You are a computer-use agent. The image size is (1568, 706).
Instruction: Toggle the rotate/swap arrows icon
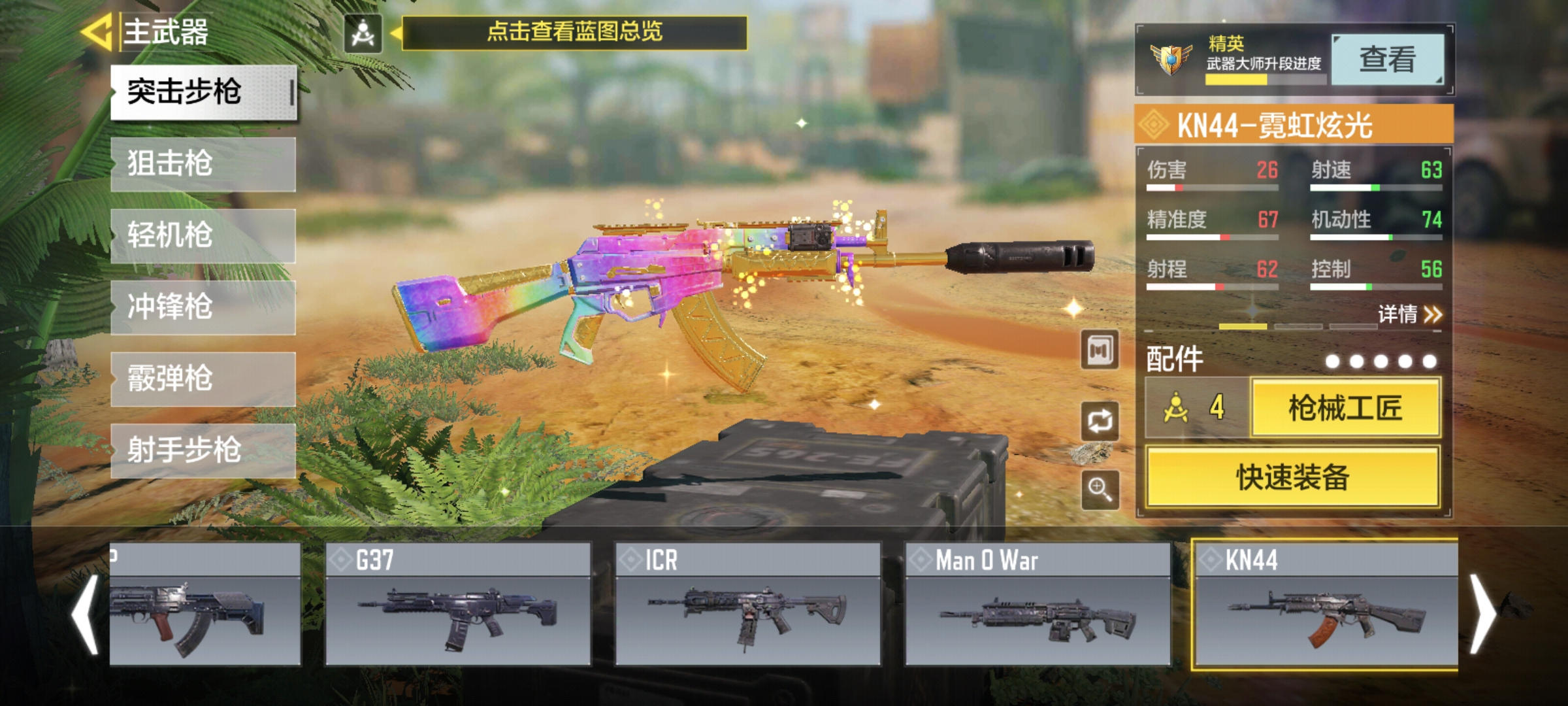(1100, 420)
